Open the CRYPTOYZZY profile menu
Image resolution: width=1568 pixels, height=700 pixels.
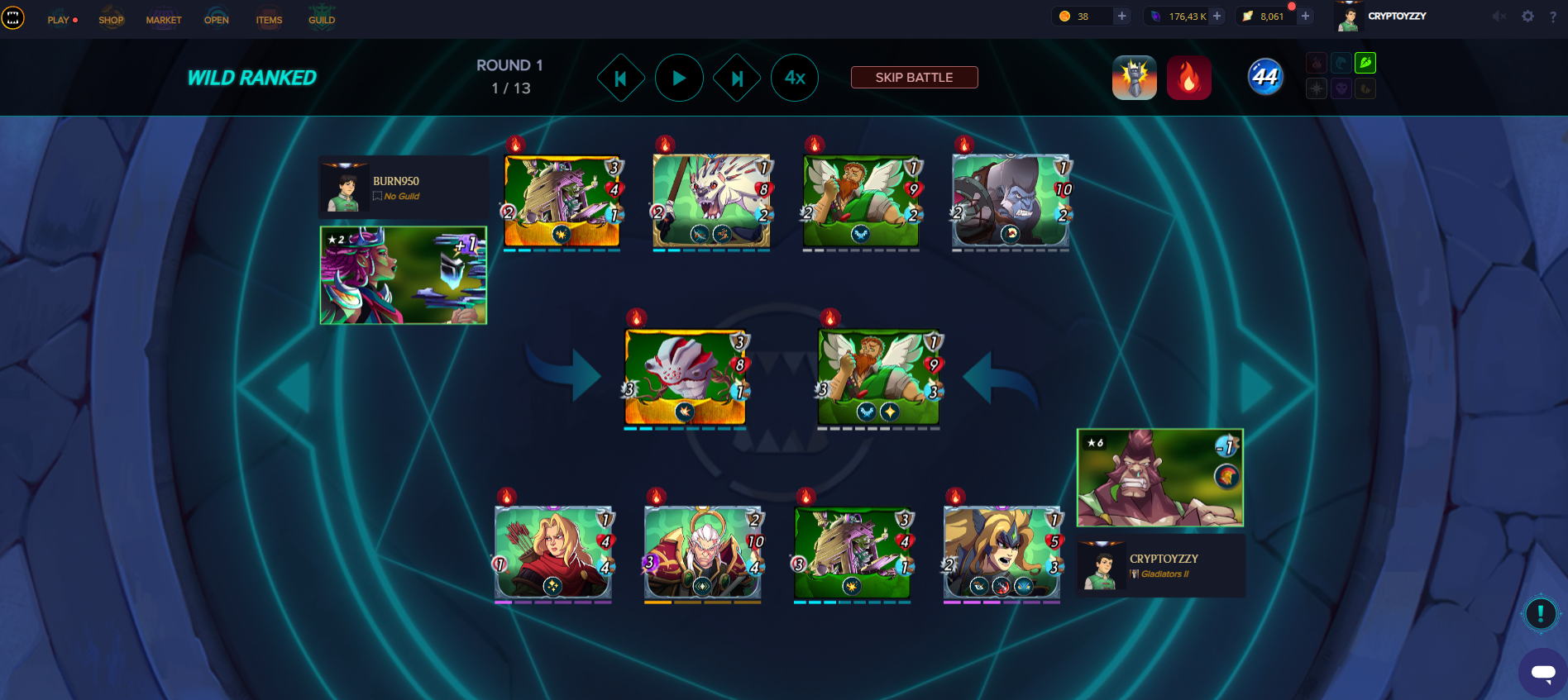pos(1383,17)
